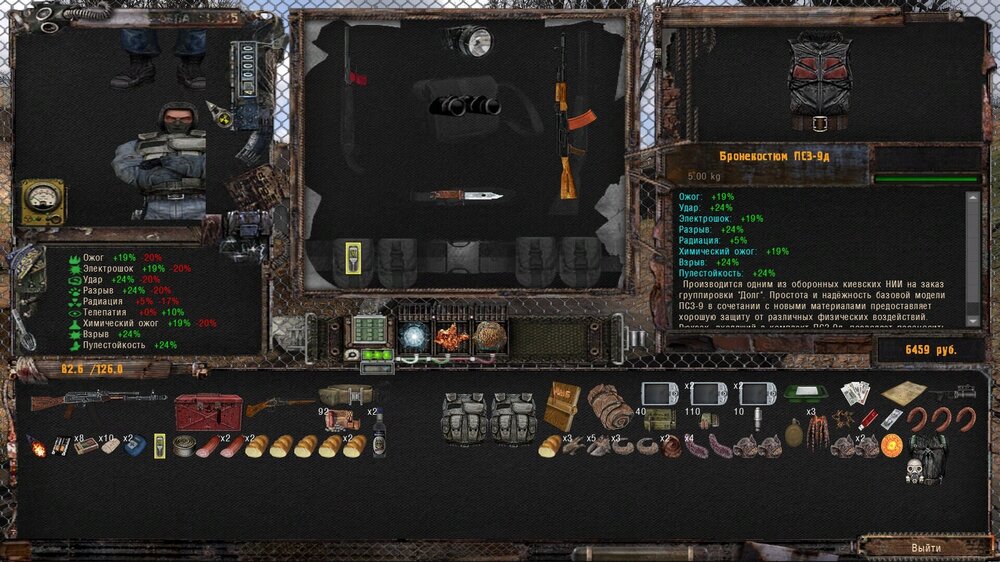Select the gas mask item
This screenshot has width=1000, height=562.
(x=917, y=469)
